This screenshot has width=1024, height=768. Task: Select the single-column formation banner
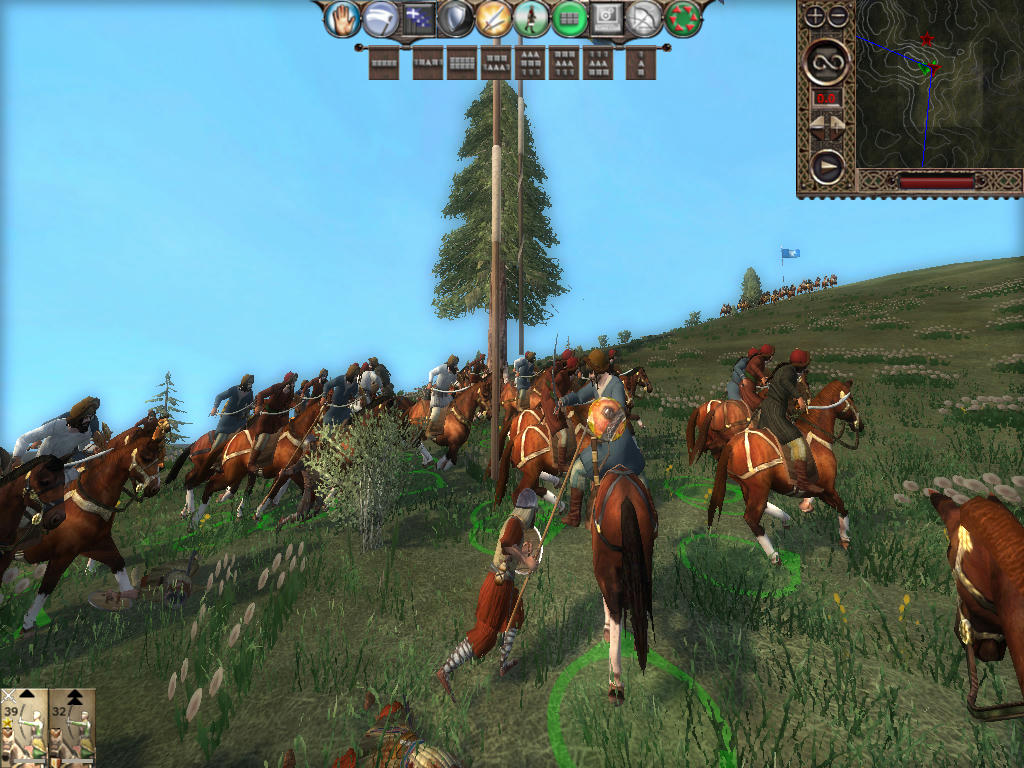pyautogui.click(x=641, y=63)
